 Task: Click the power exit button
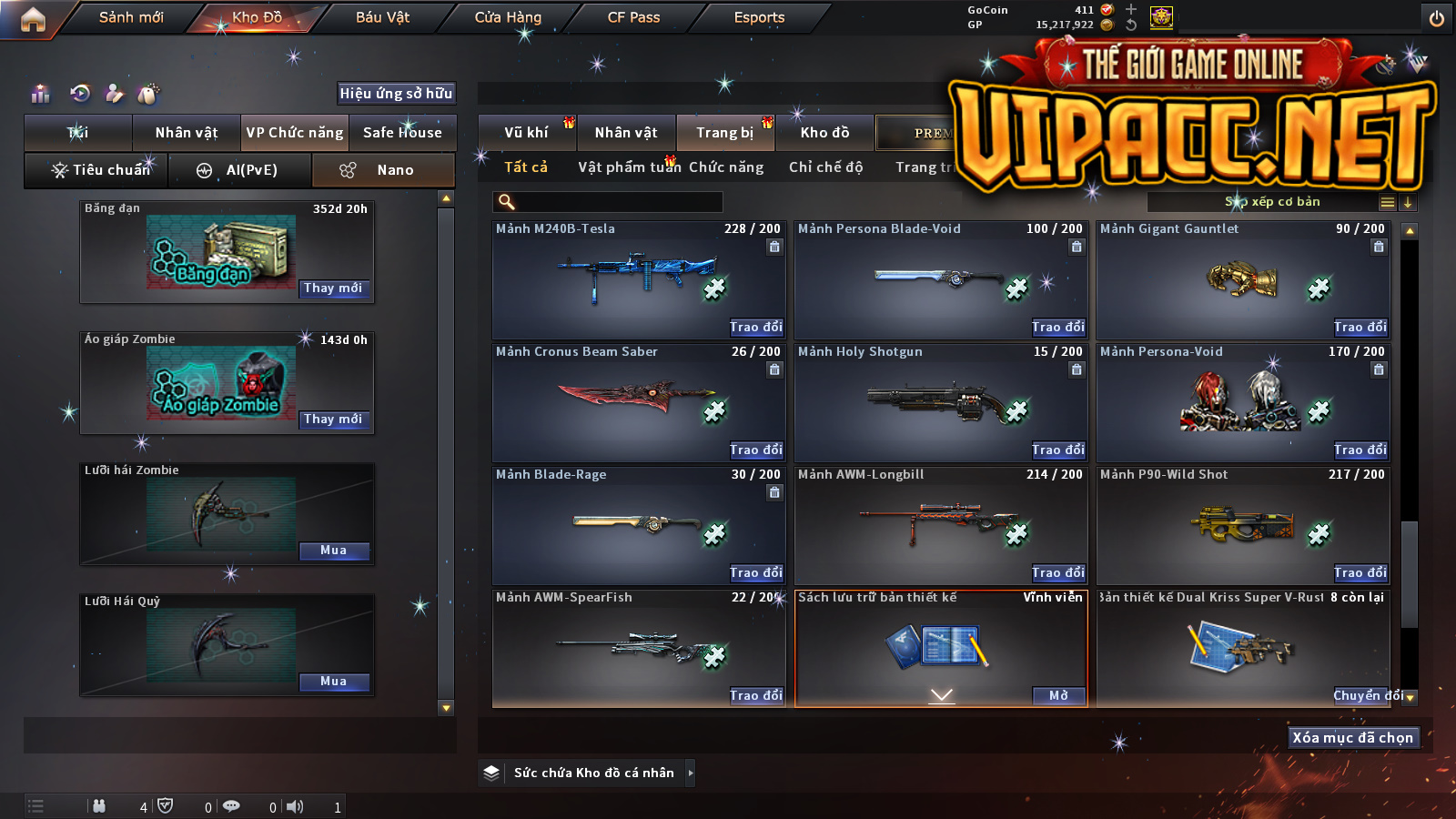(x=1437, y=18)
